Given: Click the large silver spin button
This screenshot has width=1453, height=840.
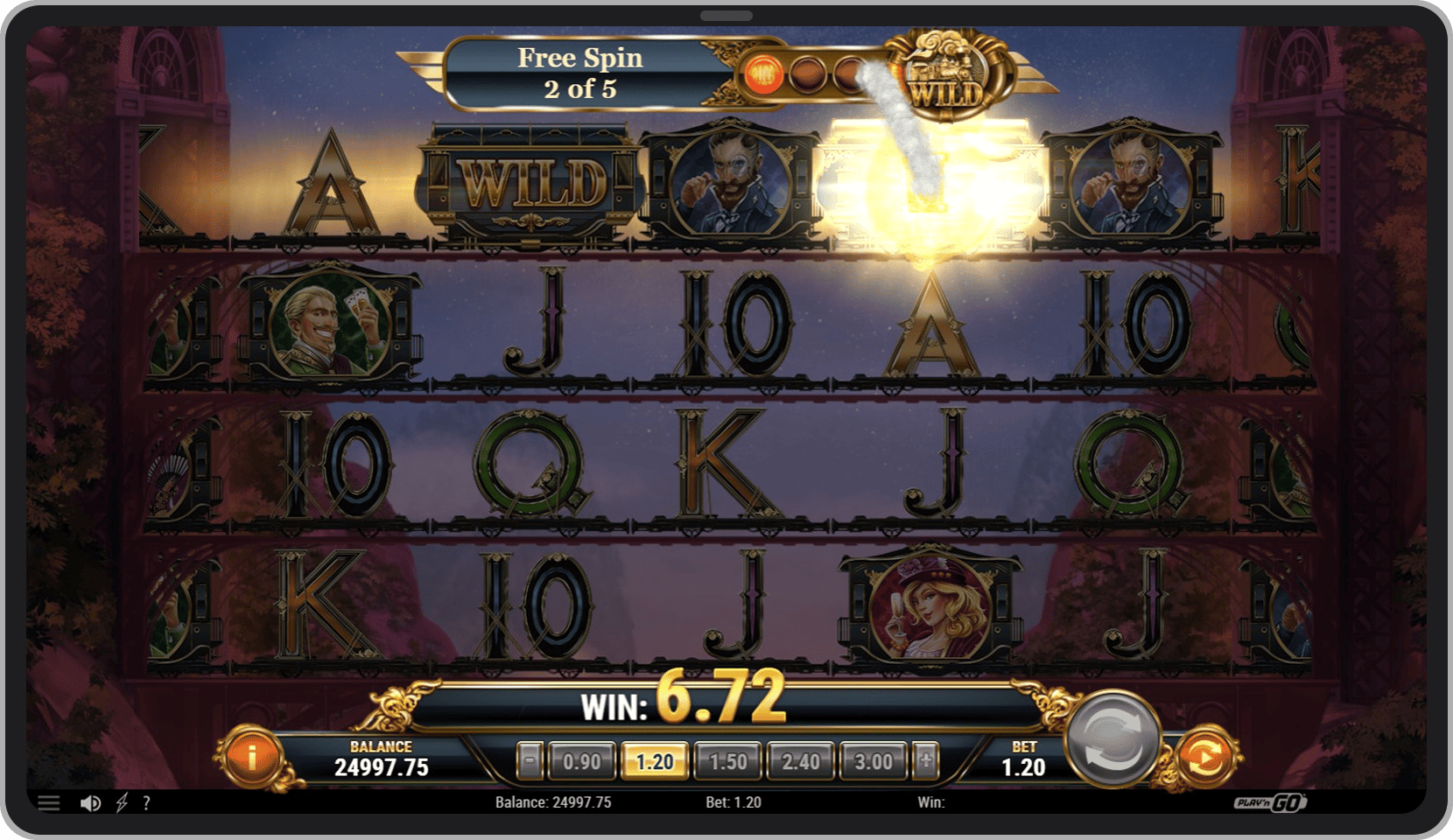Looking at the screenshot, I should pos(1112,739).
